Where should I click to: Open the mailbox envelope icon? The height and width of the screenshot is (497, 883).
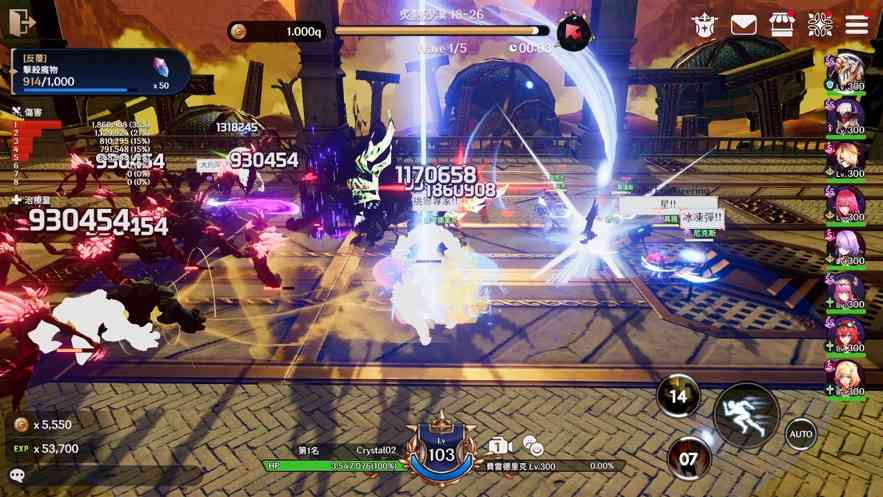[743, 25]
